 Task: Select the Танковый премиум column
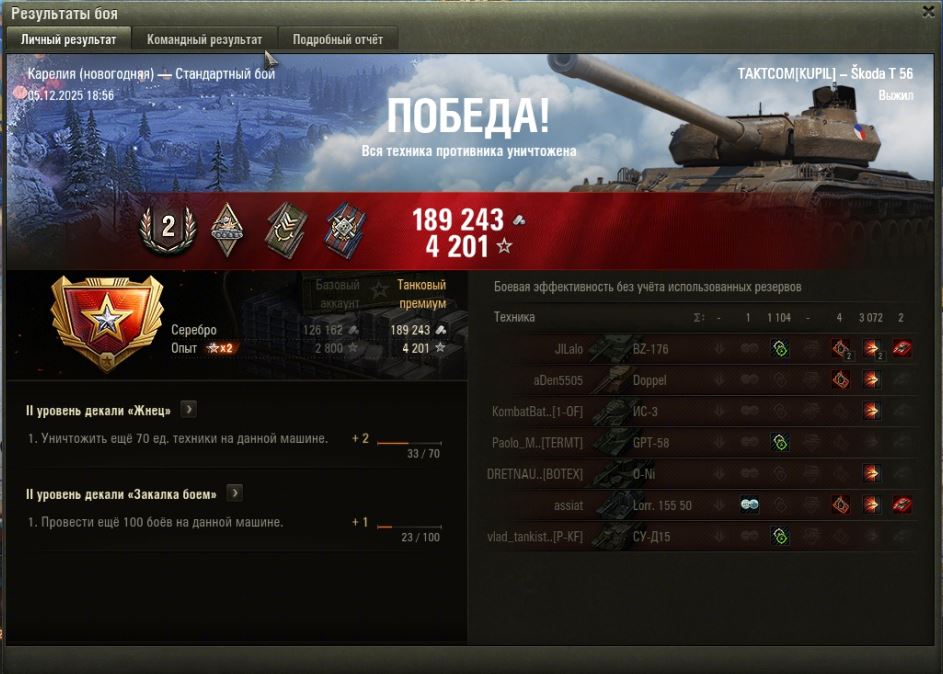point(421,294)
